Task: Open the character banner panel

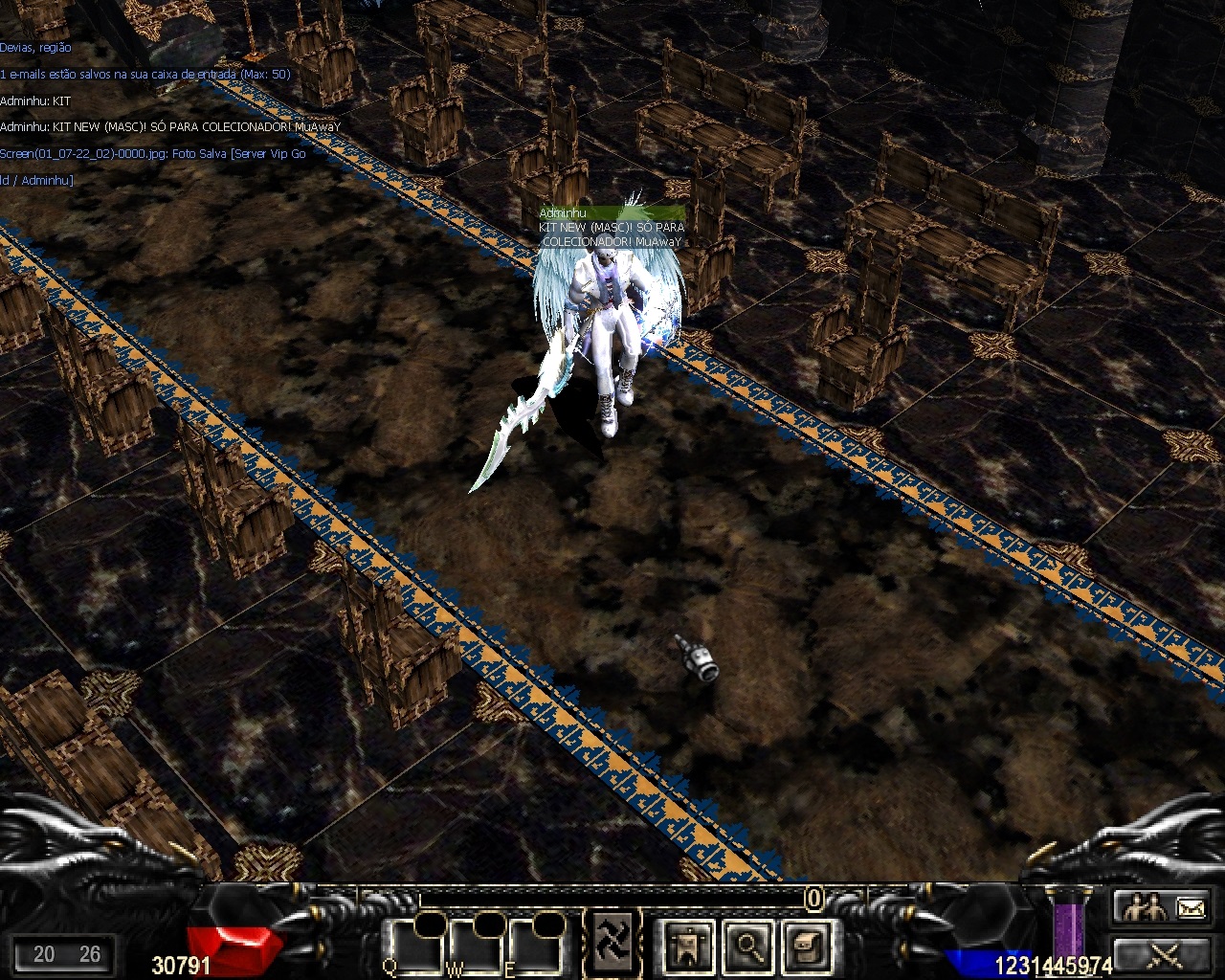Action: (x=687, y=947)
